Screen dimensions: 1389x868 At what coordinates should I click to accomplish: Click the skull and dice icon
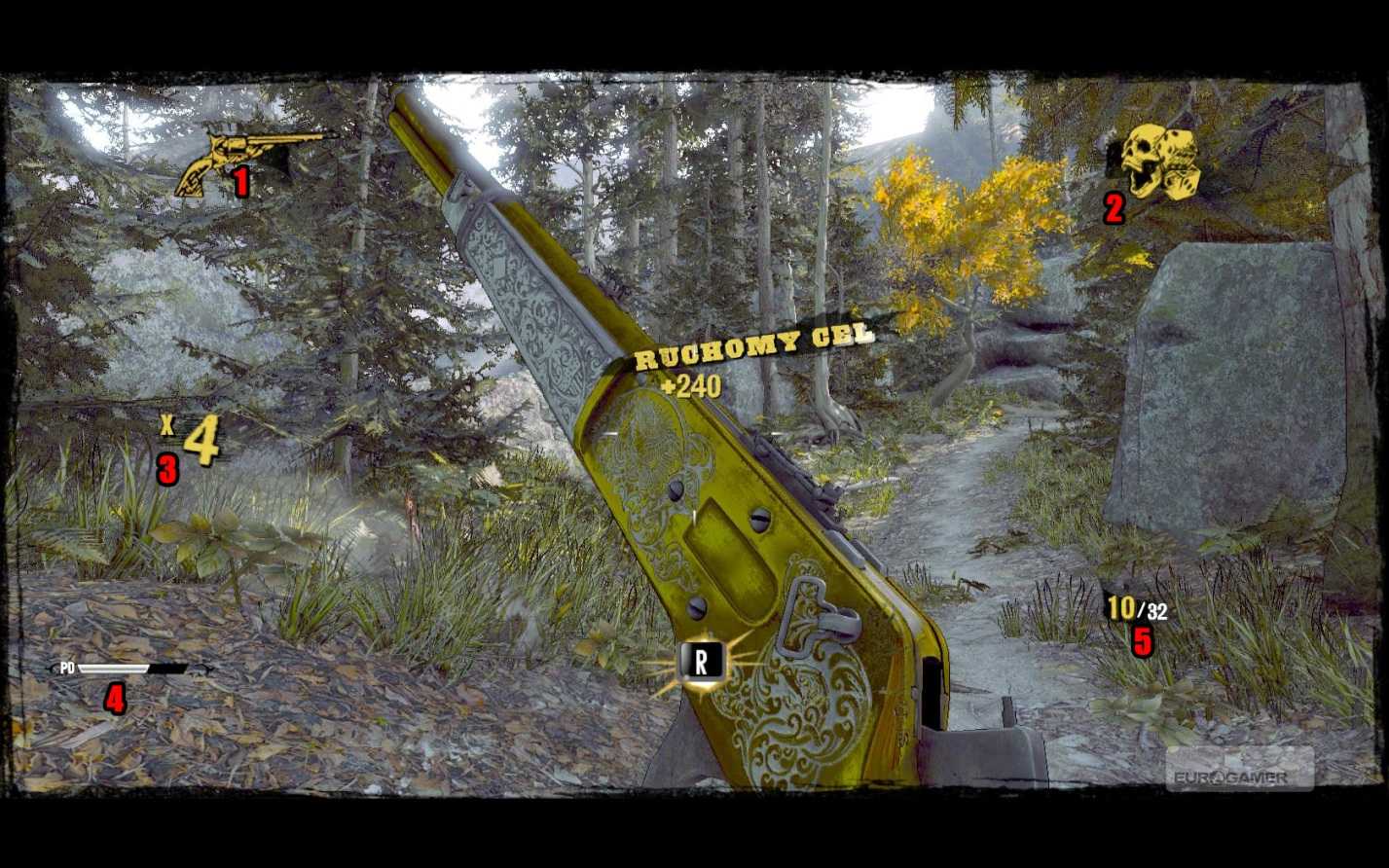tap(1159, 161)
